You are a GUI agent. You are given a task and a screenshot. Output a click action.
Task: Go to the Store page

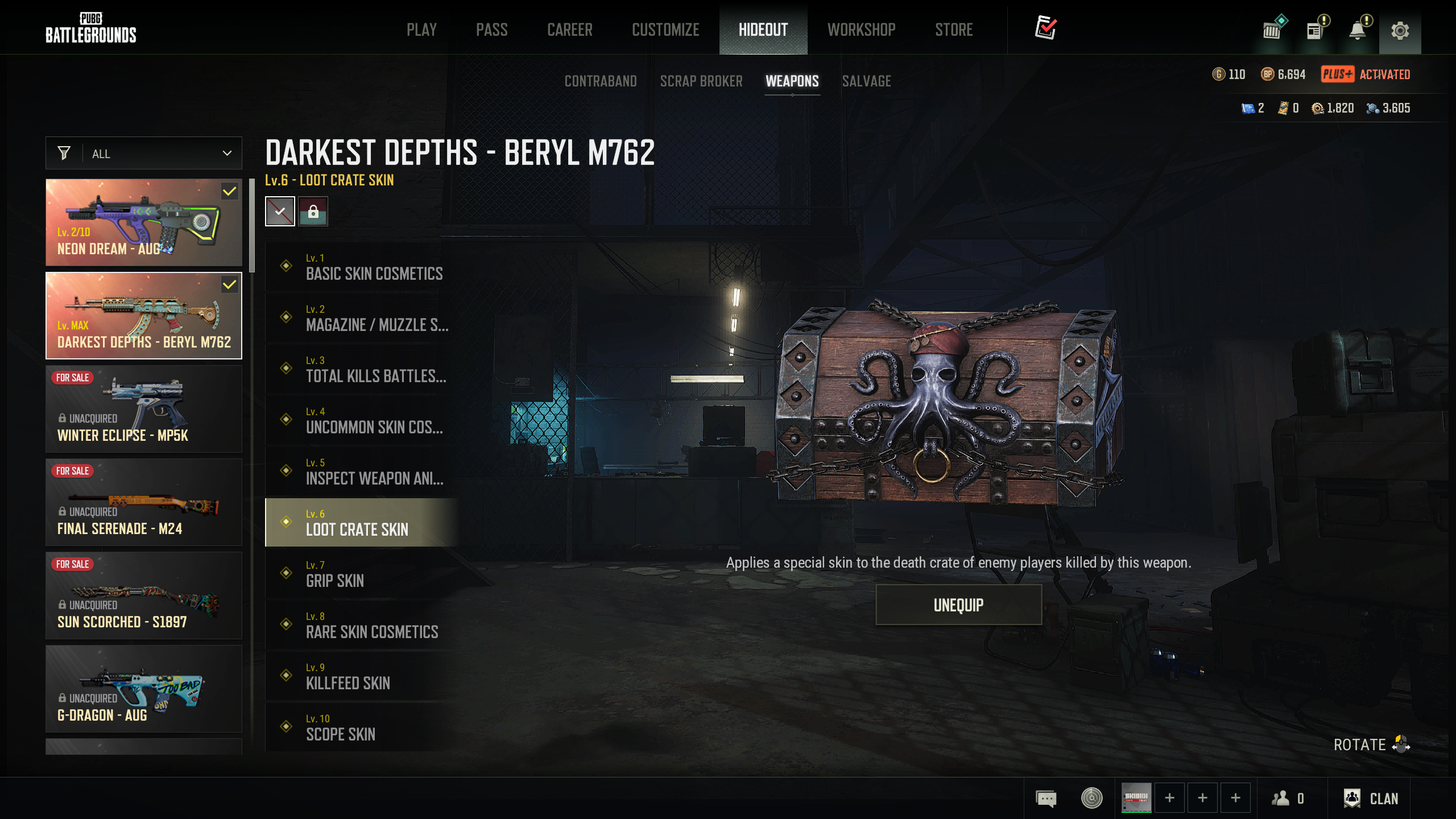[x=954, y=30]
